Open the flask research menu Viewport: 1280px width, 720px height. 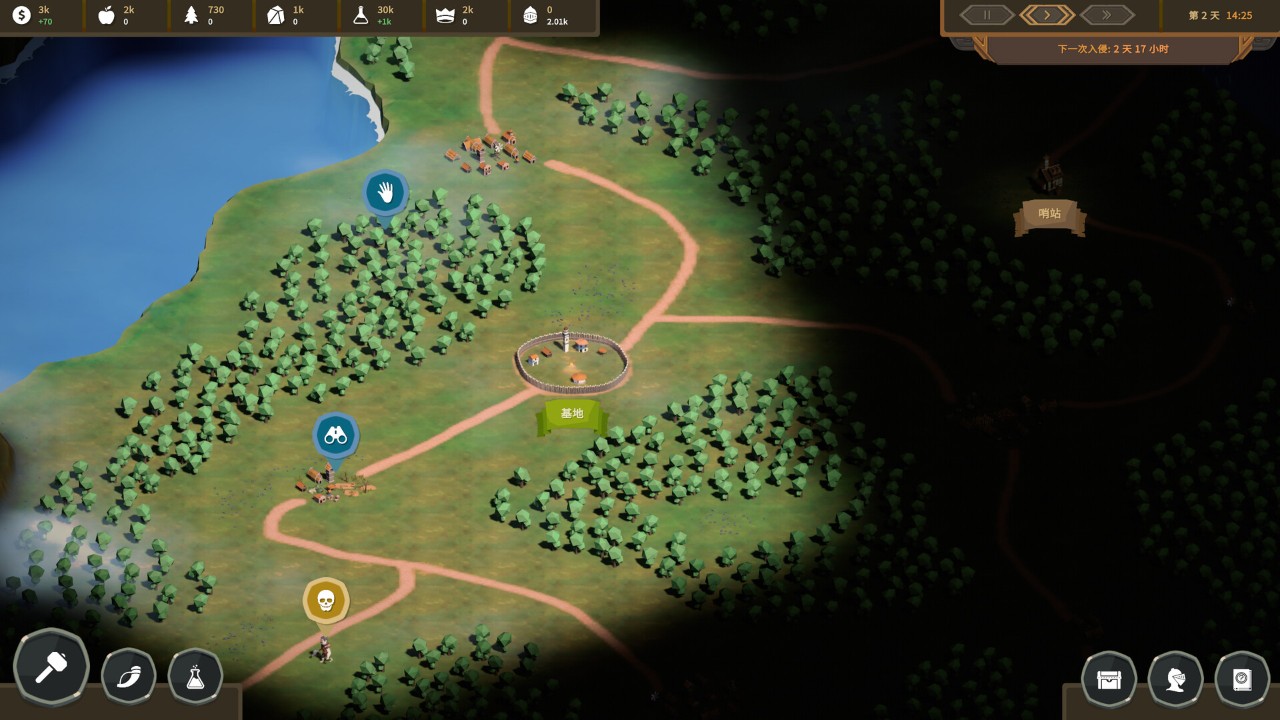(x=196, y=677)
